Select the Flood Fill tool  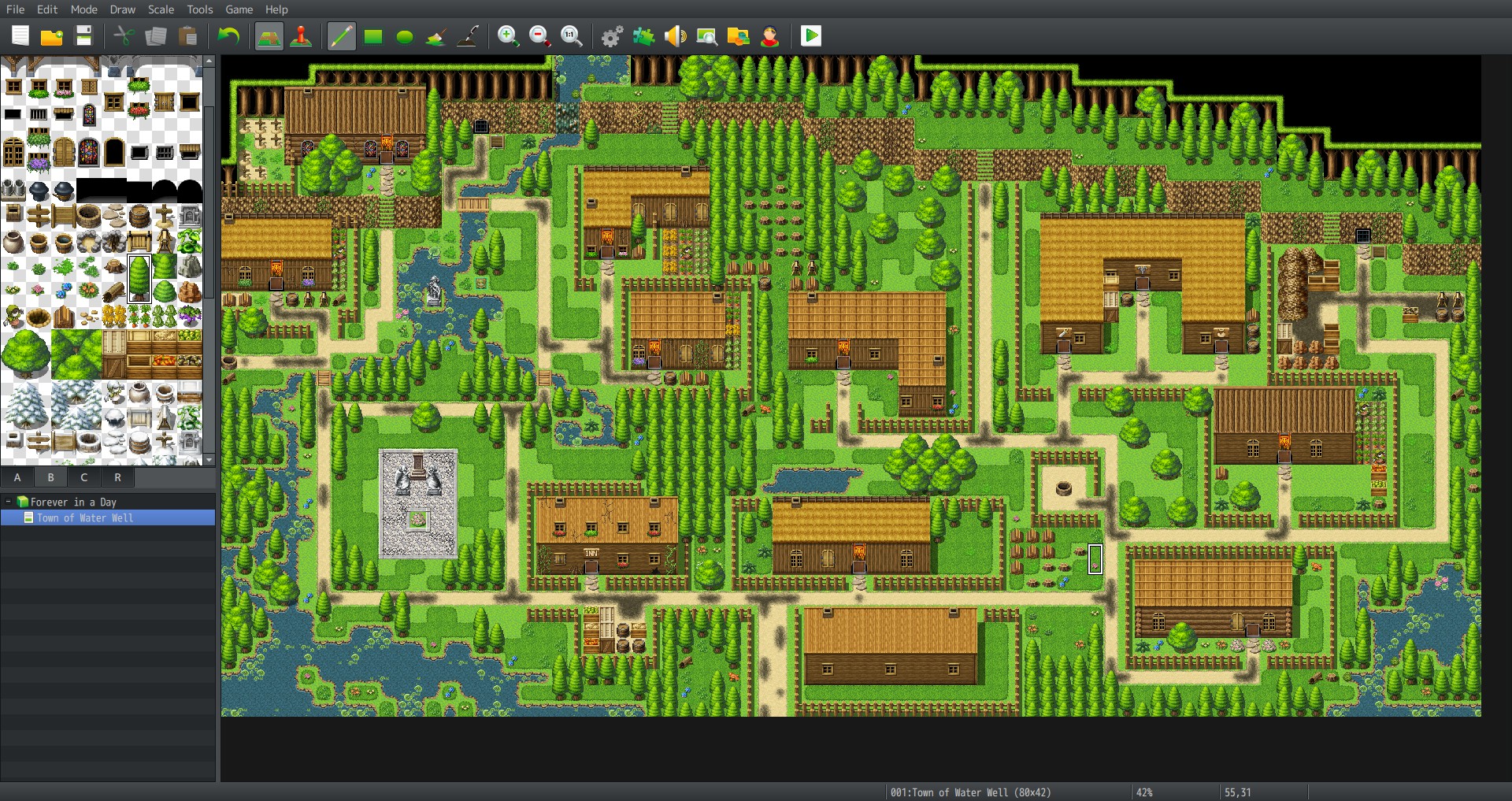tap(435, 35)
